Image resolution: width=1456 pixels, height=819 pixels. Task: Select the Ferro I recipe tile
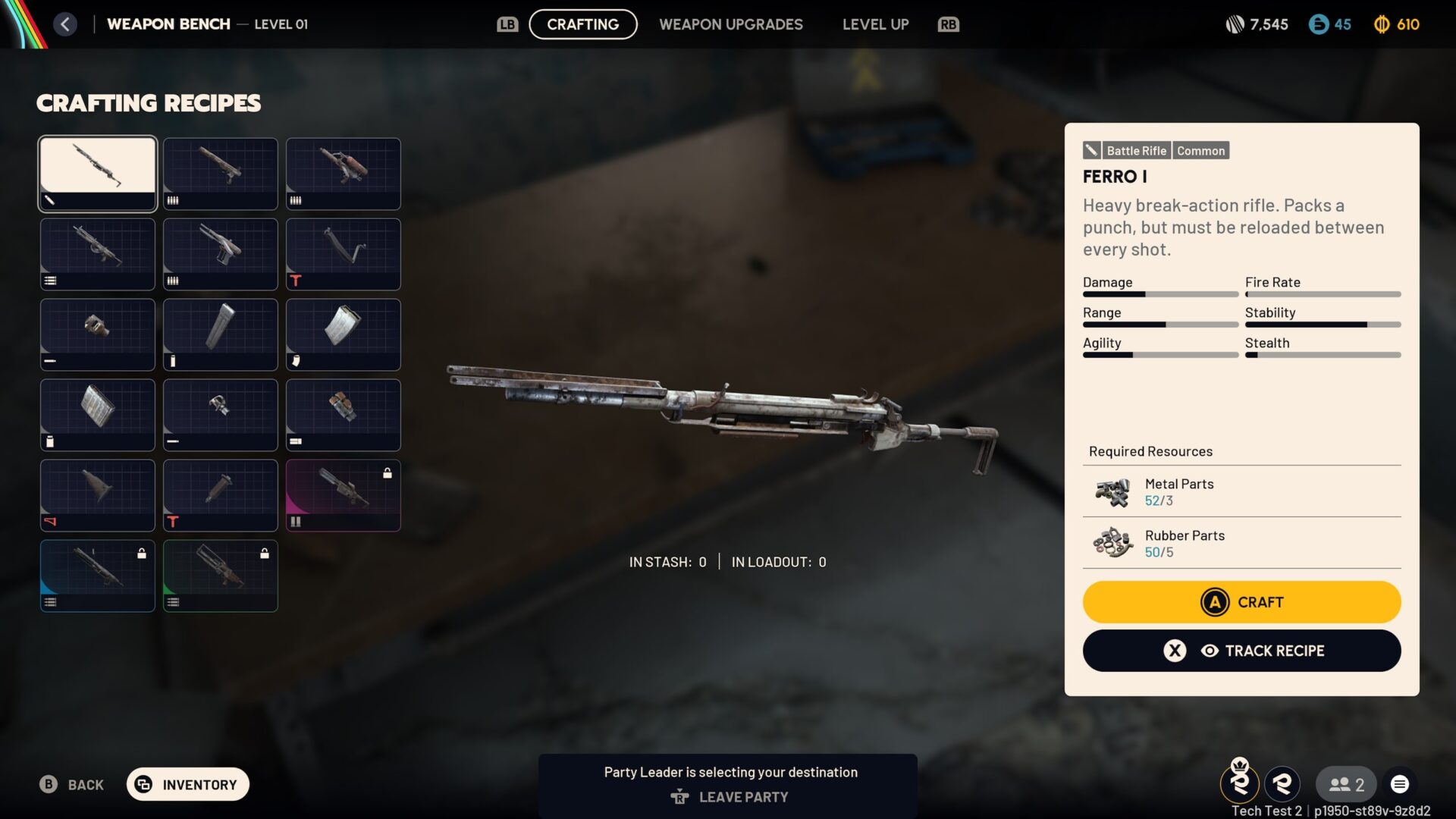pyautogui.click(x=98, y=174)
